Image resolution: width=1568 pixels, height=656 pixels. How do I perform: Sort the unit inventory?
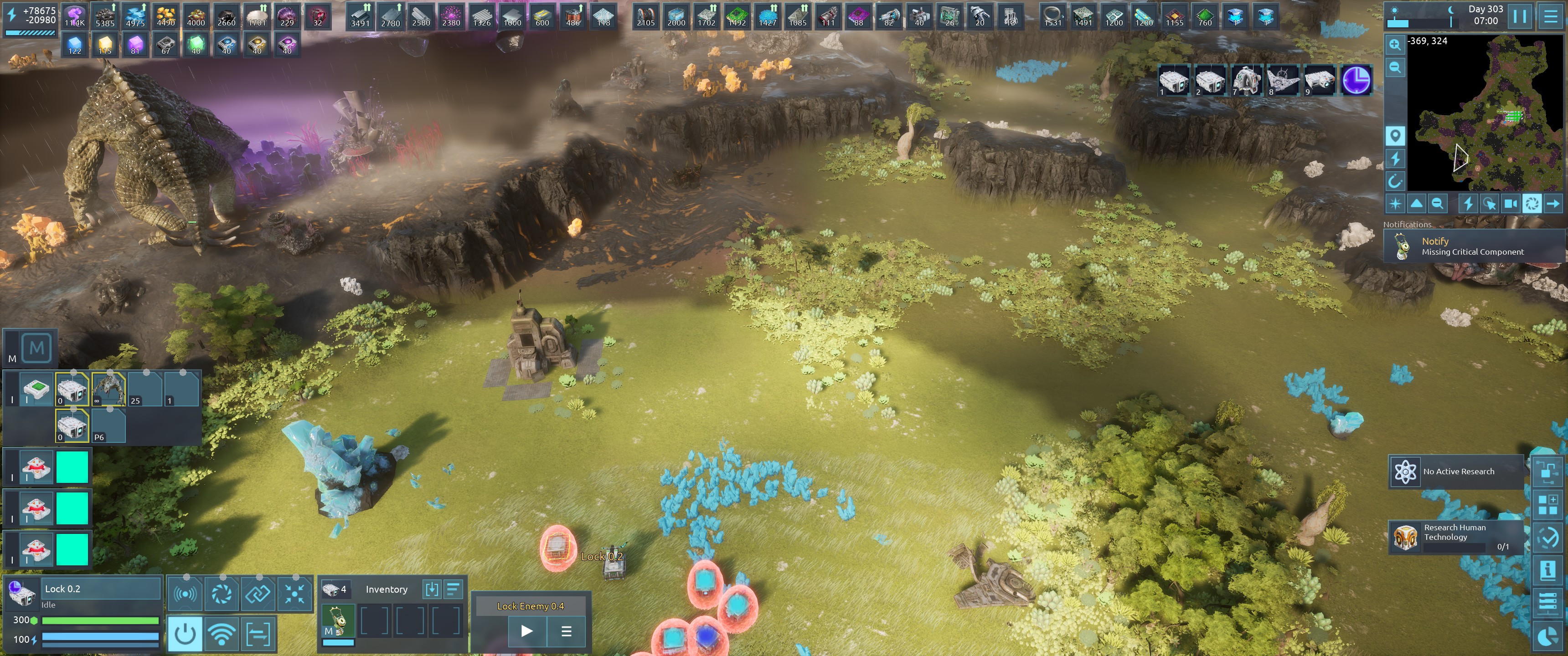pos(454,589)
